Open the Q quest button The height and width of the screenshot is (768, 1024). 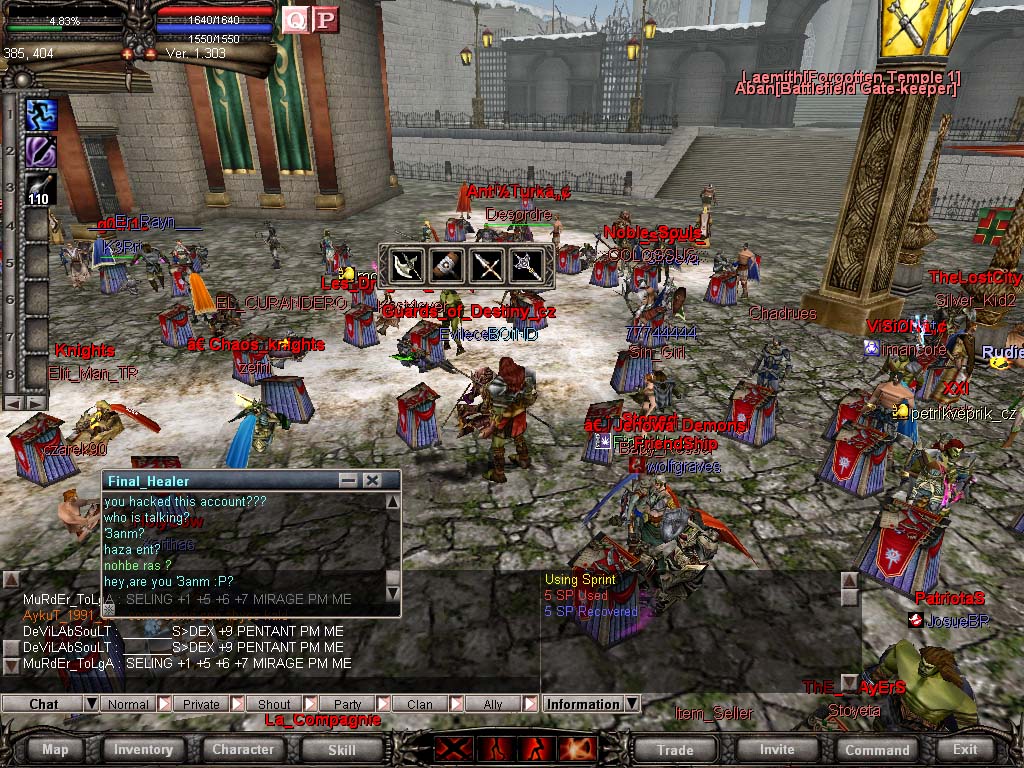(295, 20)
